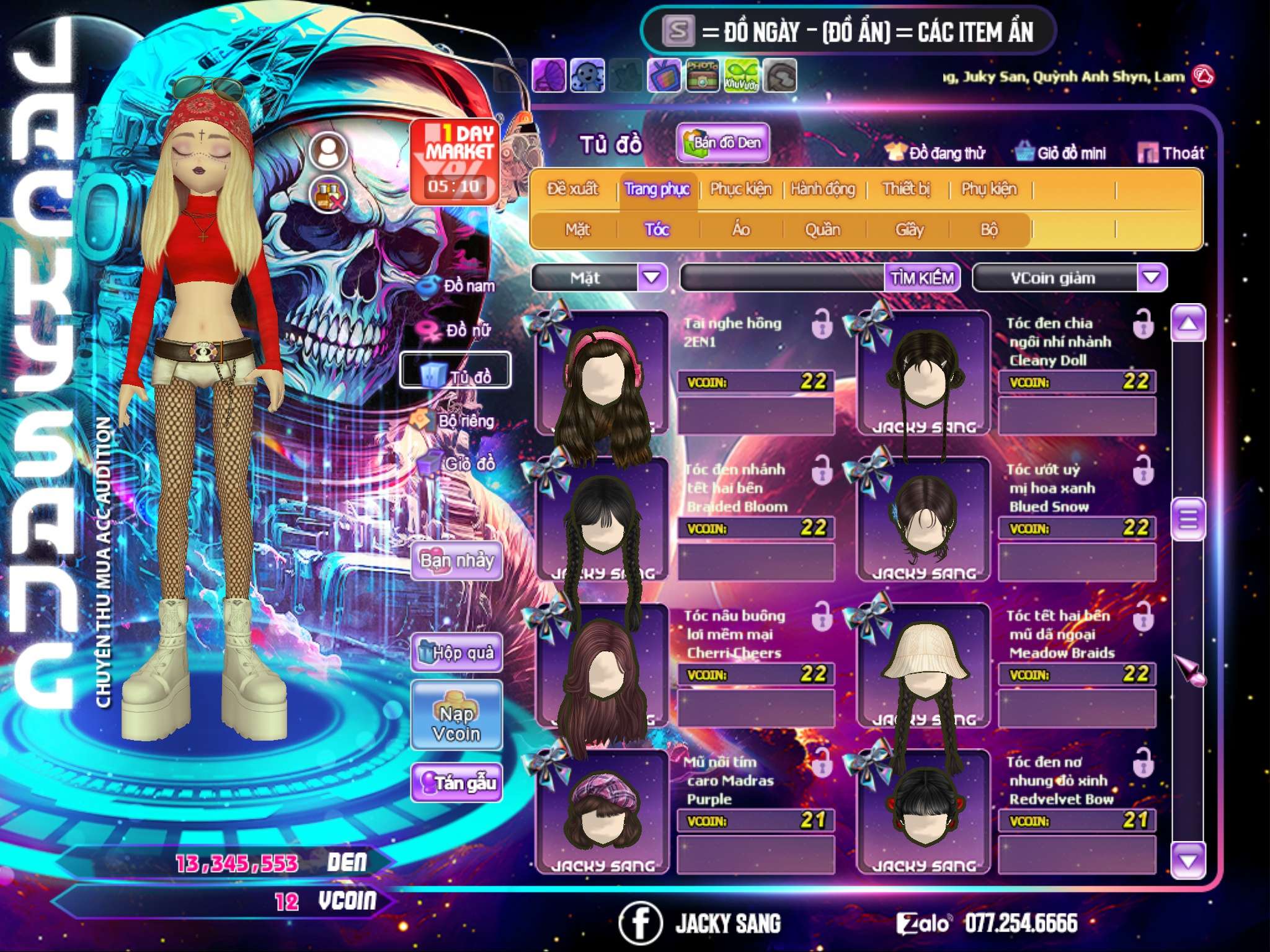Screen dimensions: 1270x952
Task: Open Giỏ đồ mini cart
Action: tap(1061, 153)
